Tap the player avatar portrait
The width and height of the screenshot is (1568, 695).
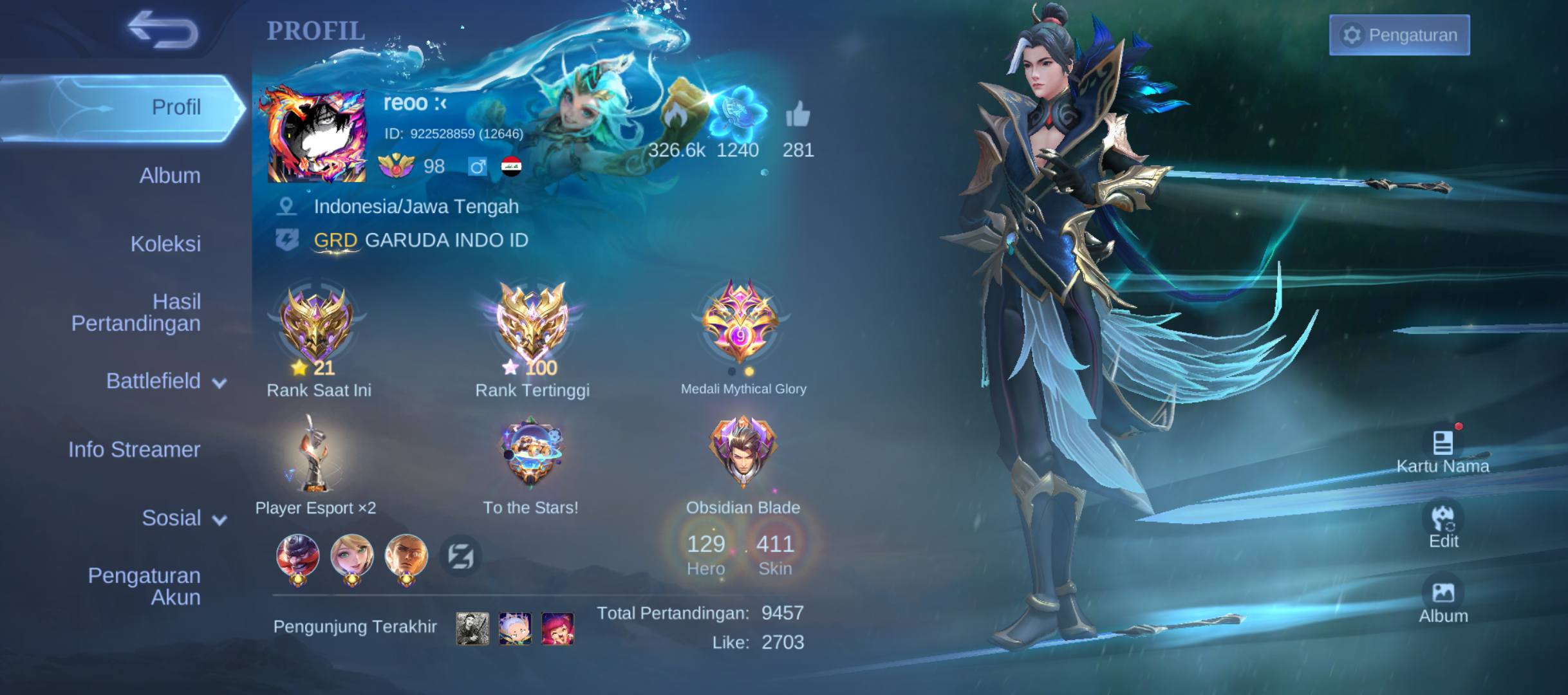(x=316, y=136)
